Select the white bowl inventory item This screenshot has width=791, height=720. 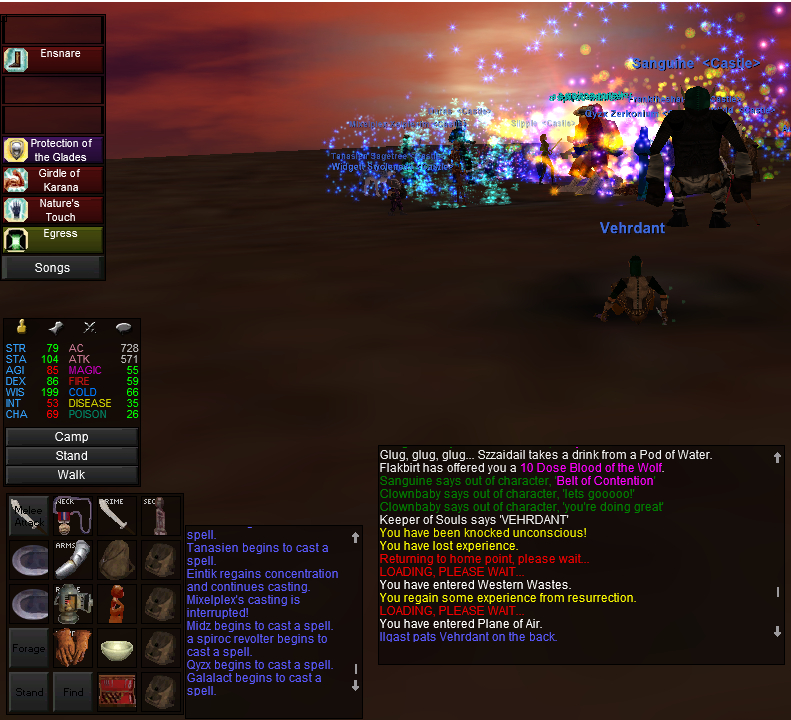click(x=116, y=648)
